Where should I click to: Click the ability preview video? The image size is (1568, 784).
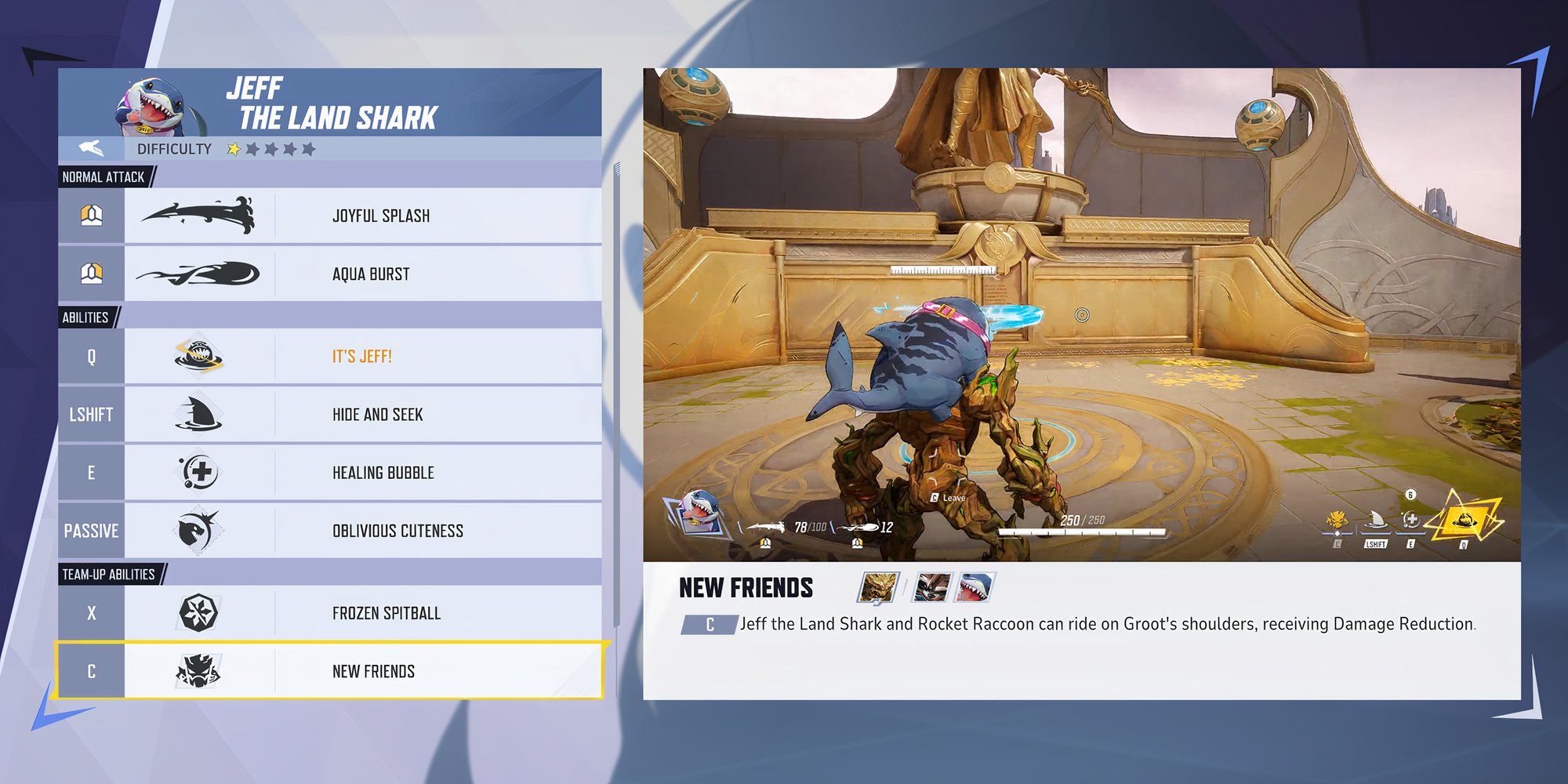pyautogui.click(x=1081, y=314)
